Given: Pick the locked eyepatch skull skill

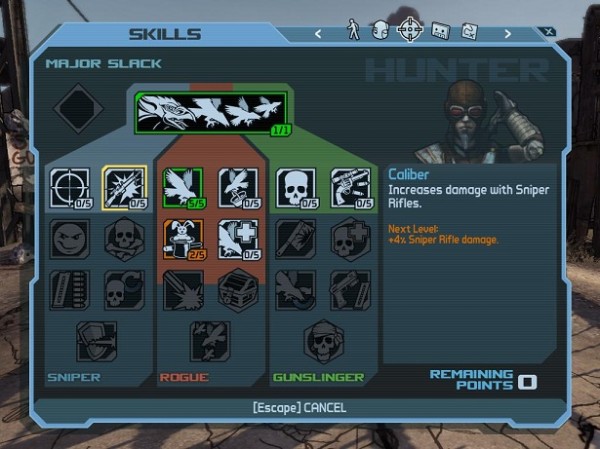Looking at the screenshot, I should (x=322, y=340).
